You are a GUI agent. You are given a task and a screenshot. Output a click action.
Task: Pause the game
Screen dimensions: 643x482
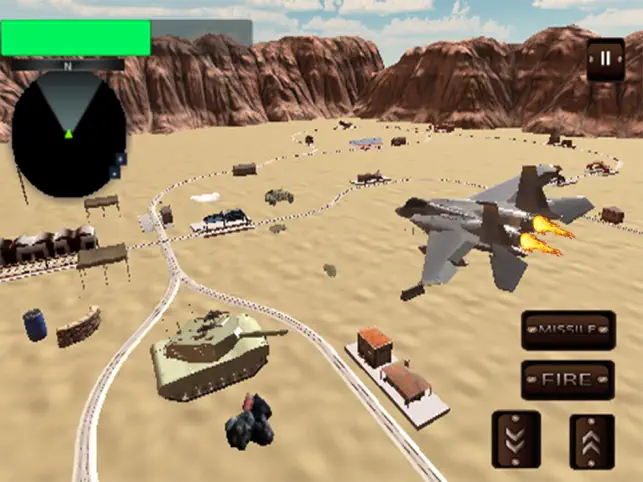[604, 59]
